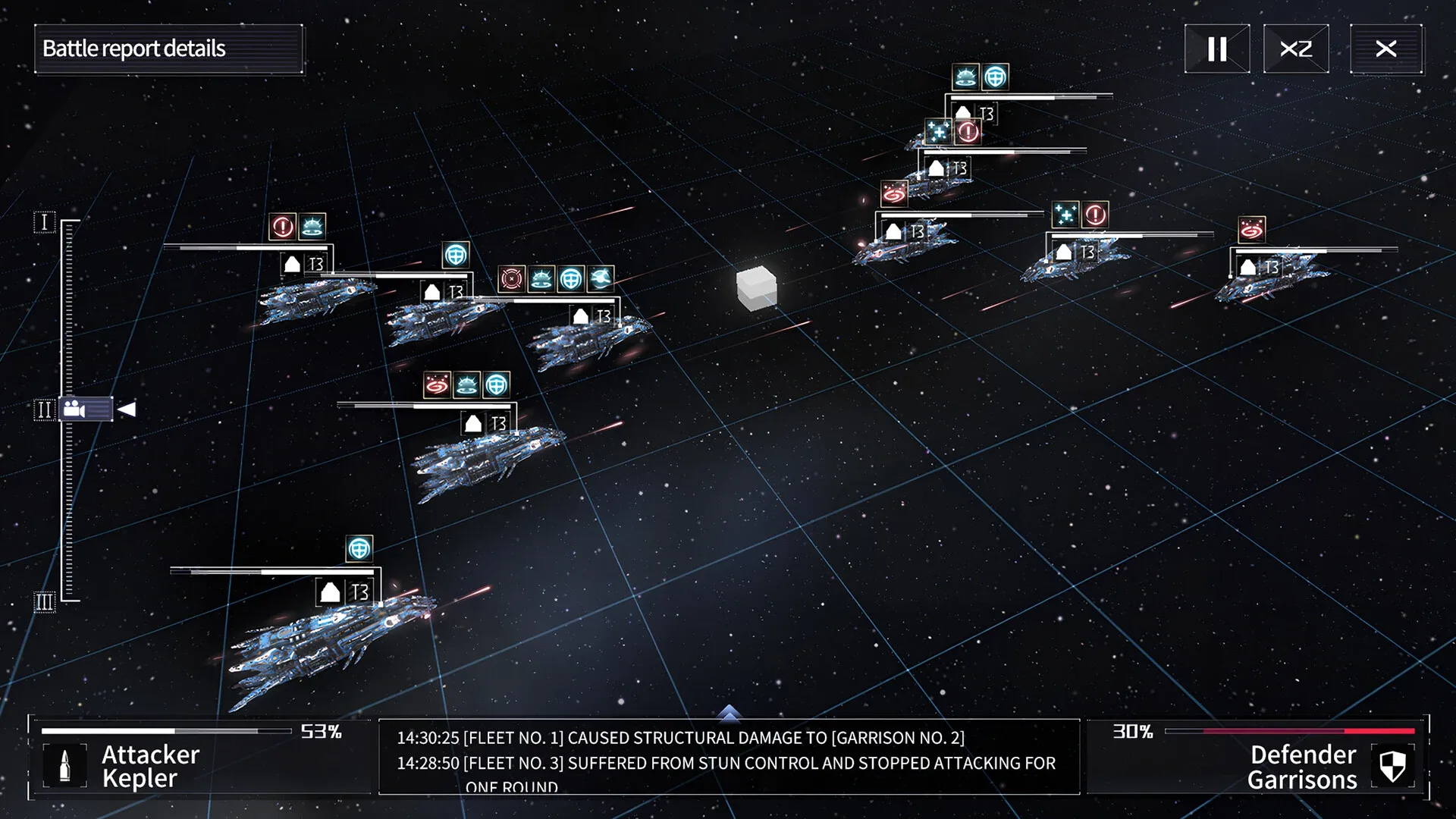Image resolution: width=1456 pixels, height=819 pixels.
Task: Set camera view to level I
Action: (44, 222)
